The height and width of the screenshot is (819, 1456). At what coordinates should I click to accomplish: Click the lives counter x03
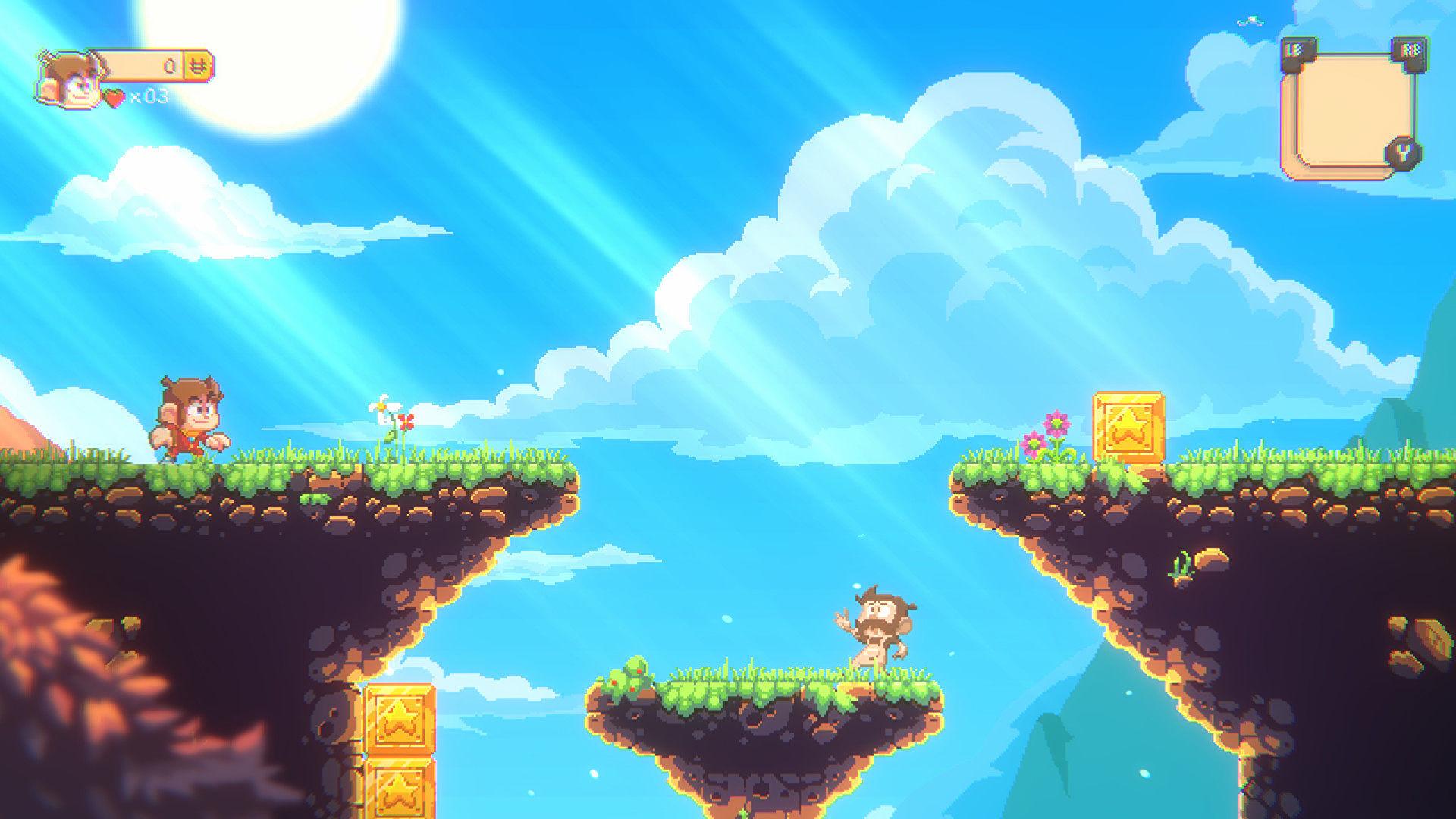(152, 97)
